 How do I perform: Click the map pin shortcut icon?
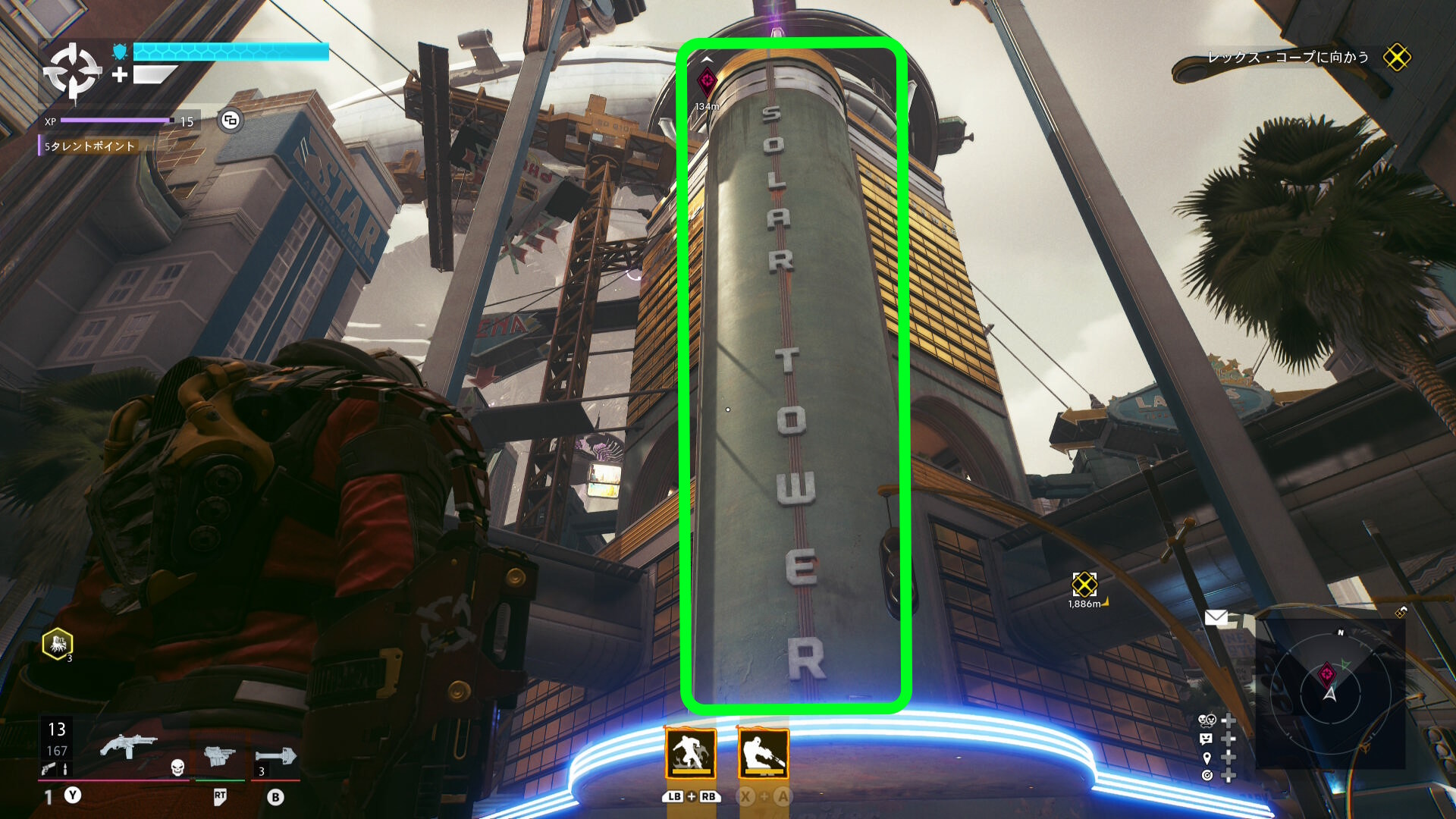pos(1207,758)
